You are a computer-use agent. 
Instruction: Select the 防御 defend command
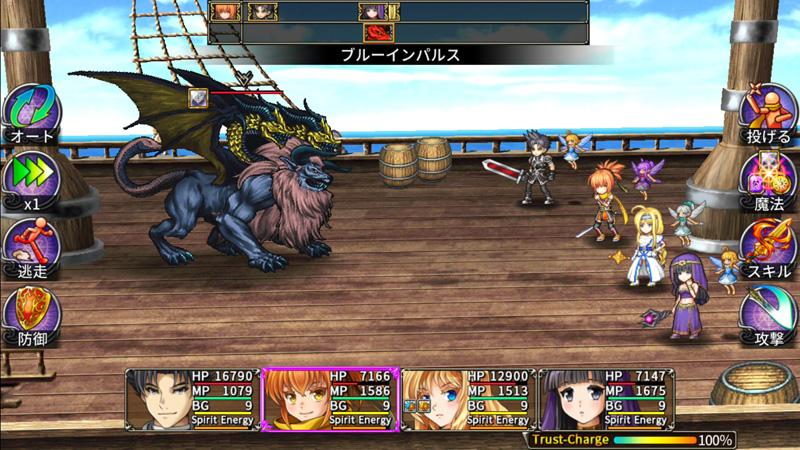click(31, 315)
